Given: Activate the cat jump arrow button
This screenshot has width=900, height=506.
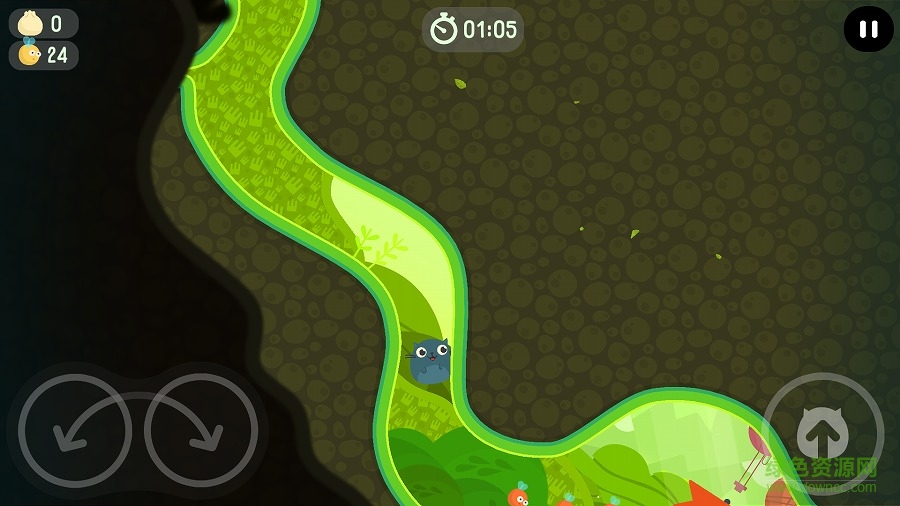Looking at the screenshot, I should [x=822, y=433].
